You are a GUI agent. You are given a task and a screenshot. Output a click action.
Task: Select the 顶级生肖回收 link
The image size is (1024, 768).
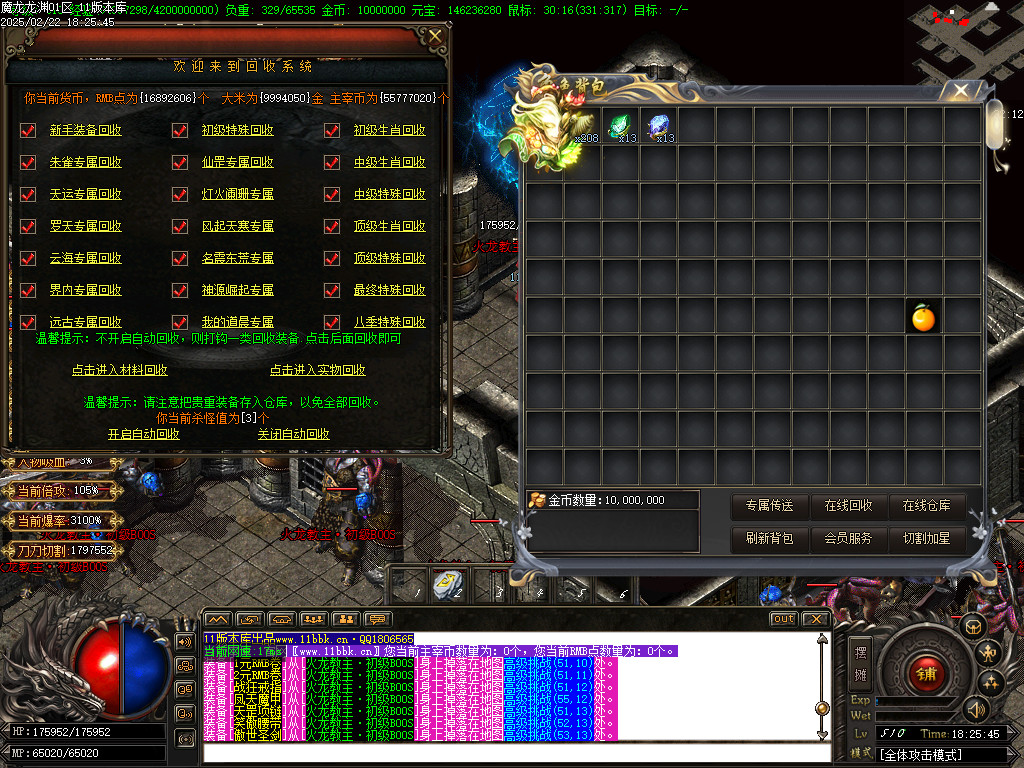coord(389,226)
